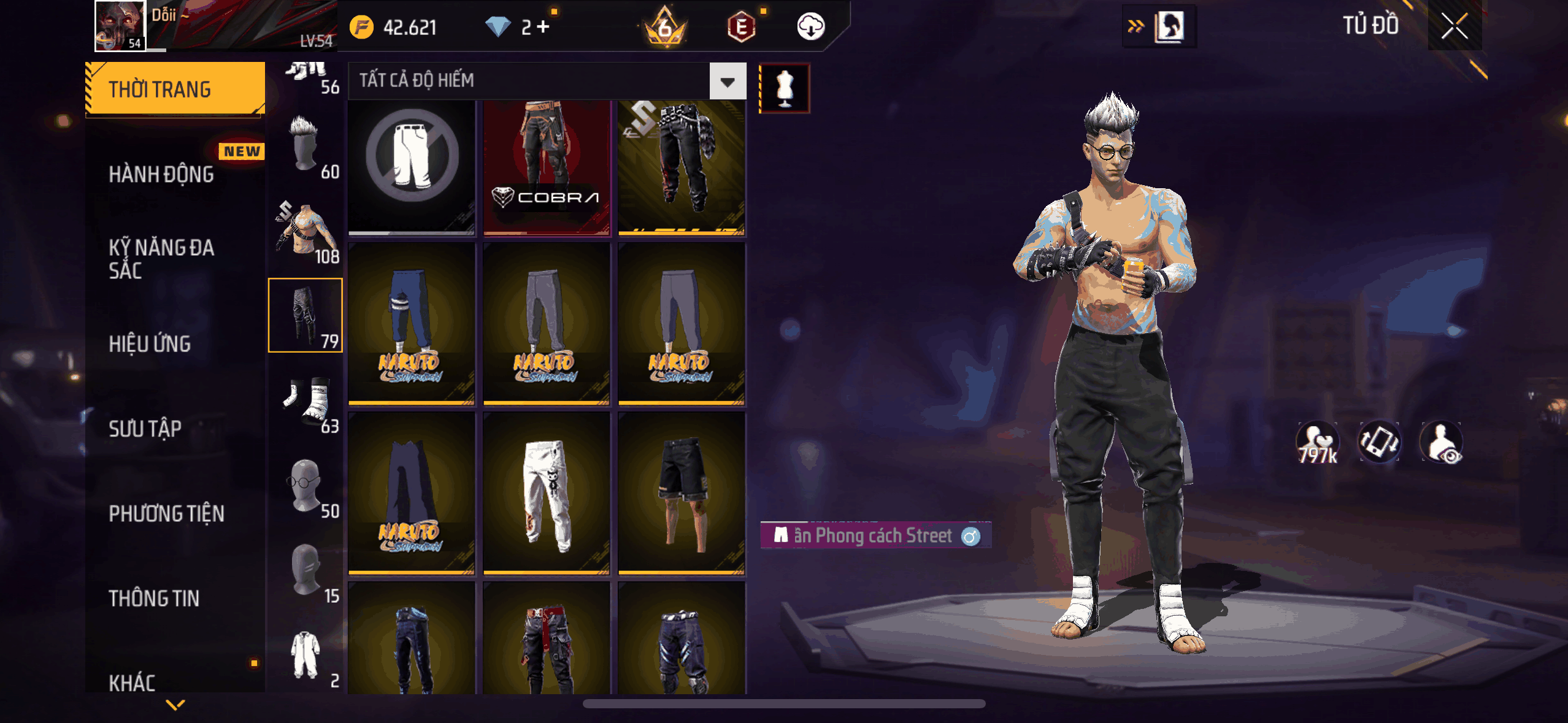Open the cloud download icon

pos(810,26)
